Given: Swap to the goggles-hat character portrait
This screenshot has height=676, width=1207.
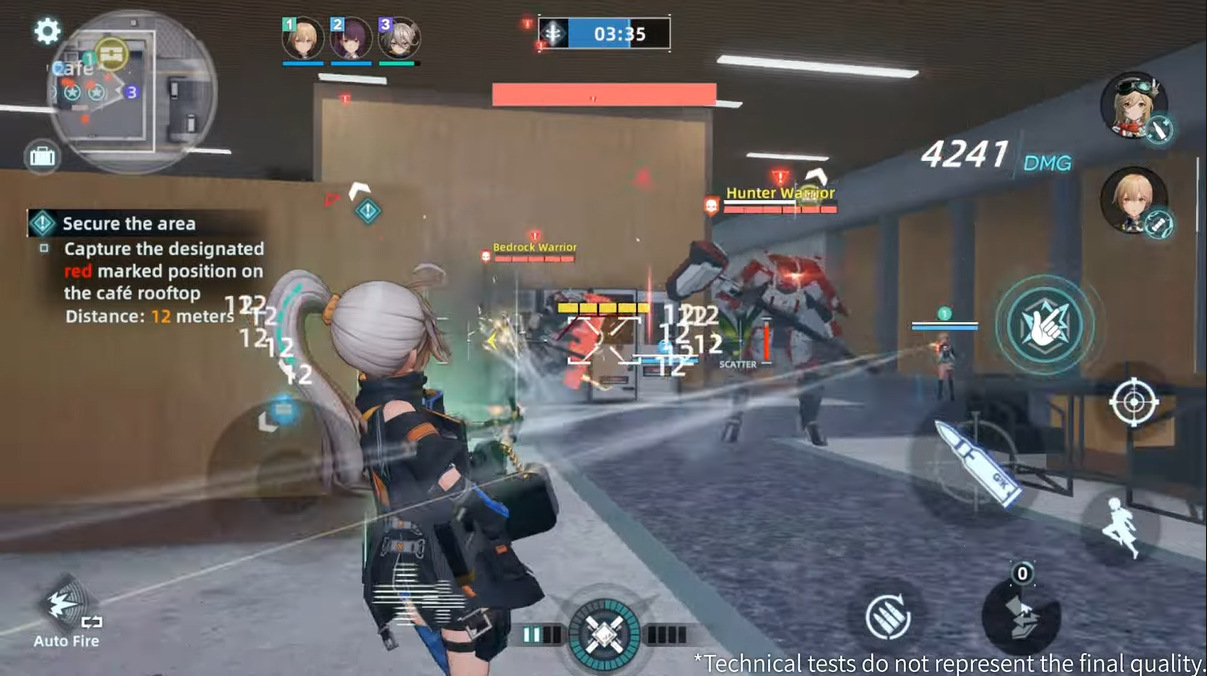Looking at the screenshot, I should coord(1133,105).
